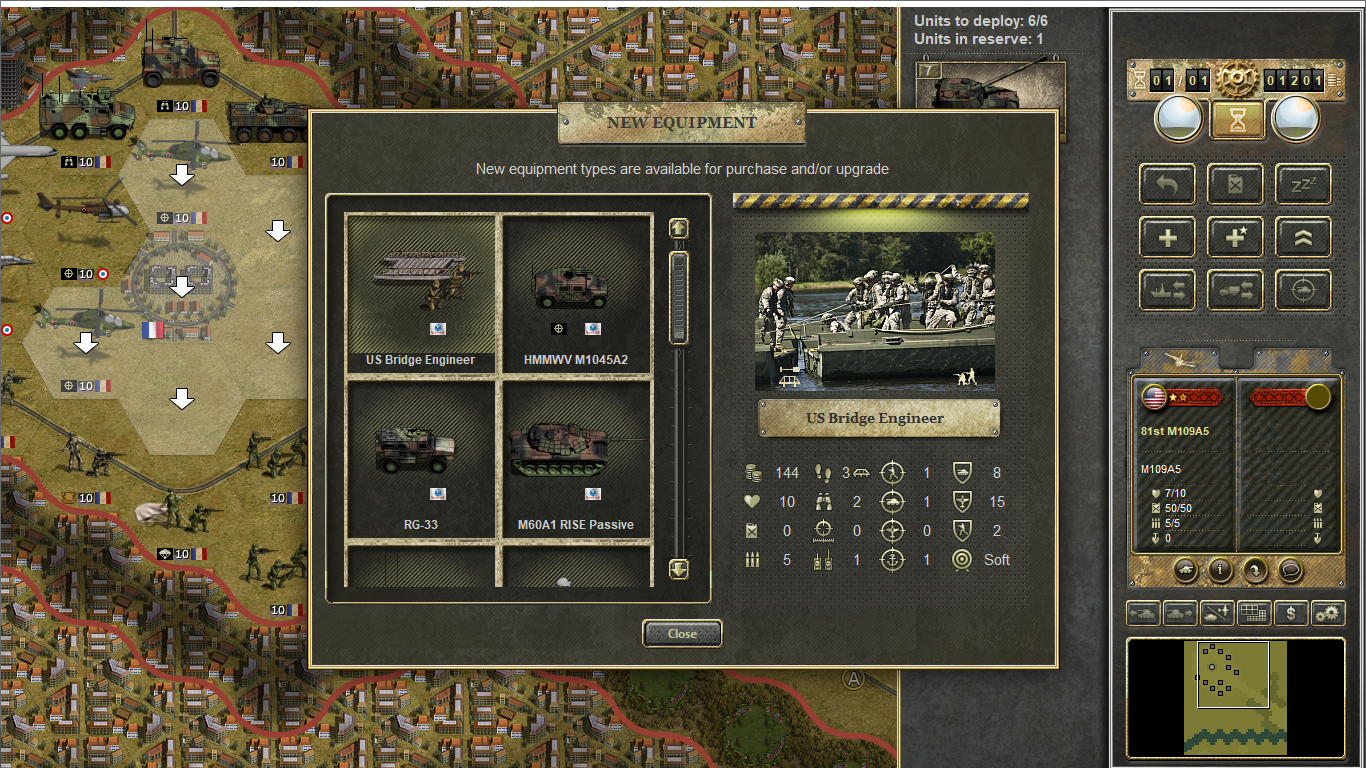Viewport: 1366px width, 768px height.
Task: Toggle truck transport mount button
Action: click(x=1235, y=290)
